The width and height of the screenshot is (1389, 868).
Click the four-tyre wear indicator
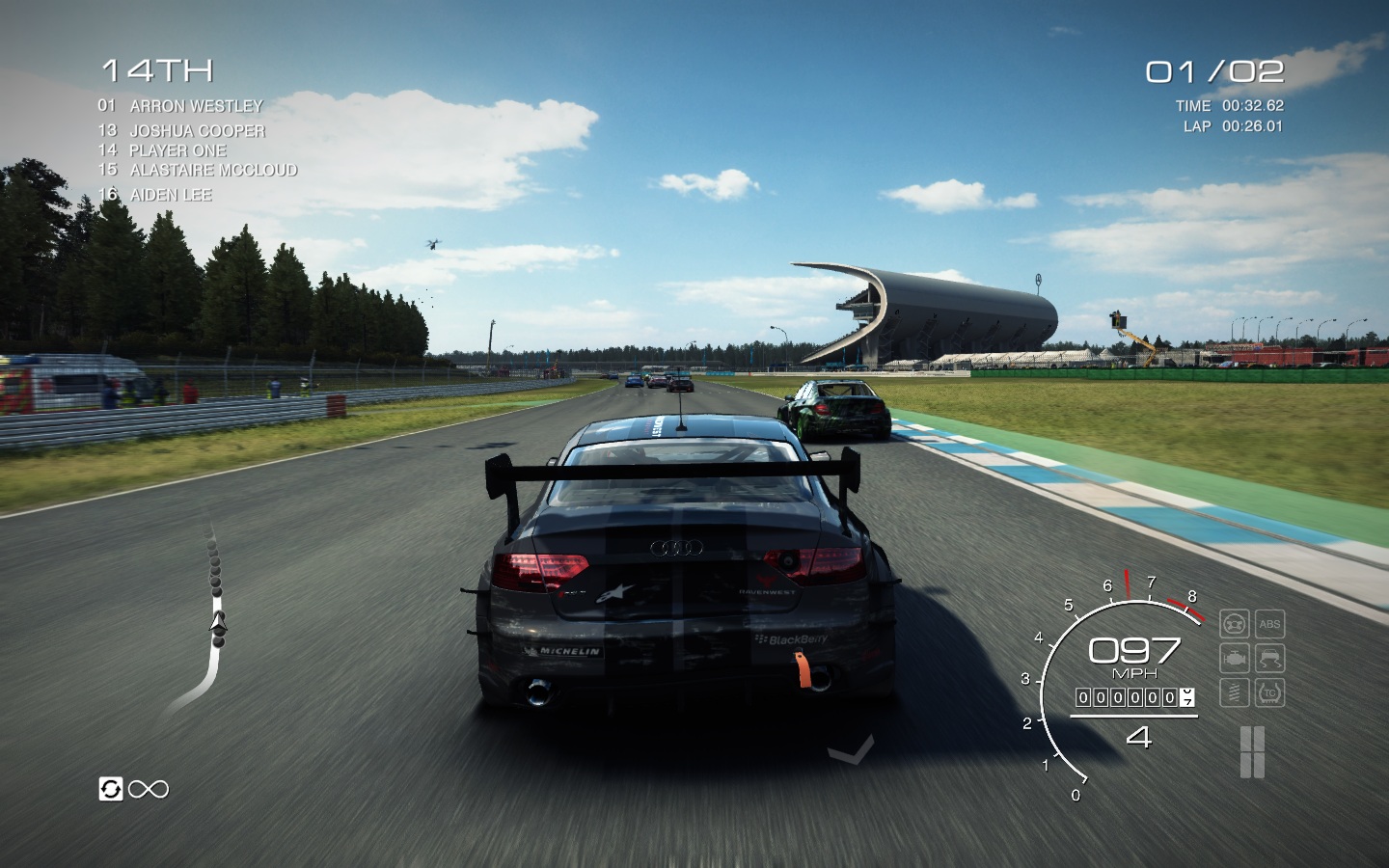point(1252,752)
